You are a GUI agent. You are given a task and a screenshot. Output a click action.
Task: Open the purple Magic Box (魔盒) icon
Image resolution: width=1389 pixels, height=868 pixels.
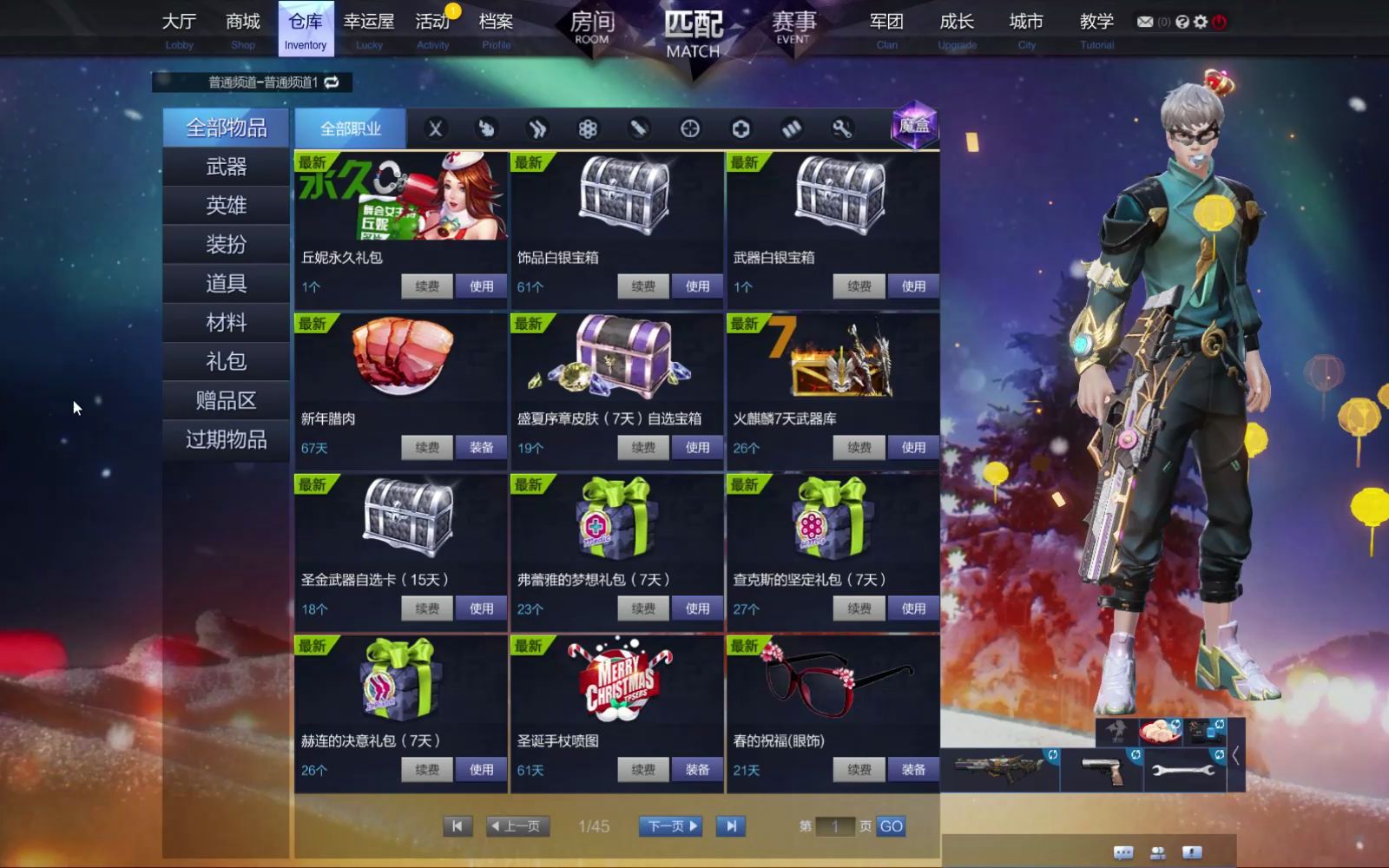coord(914,126)
